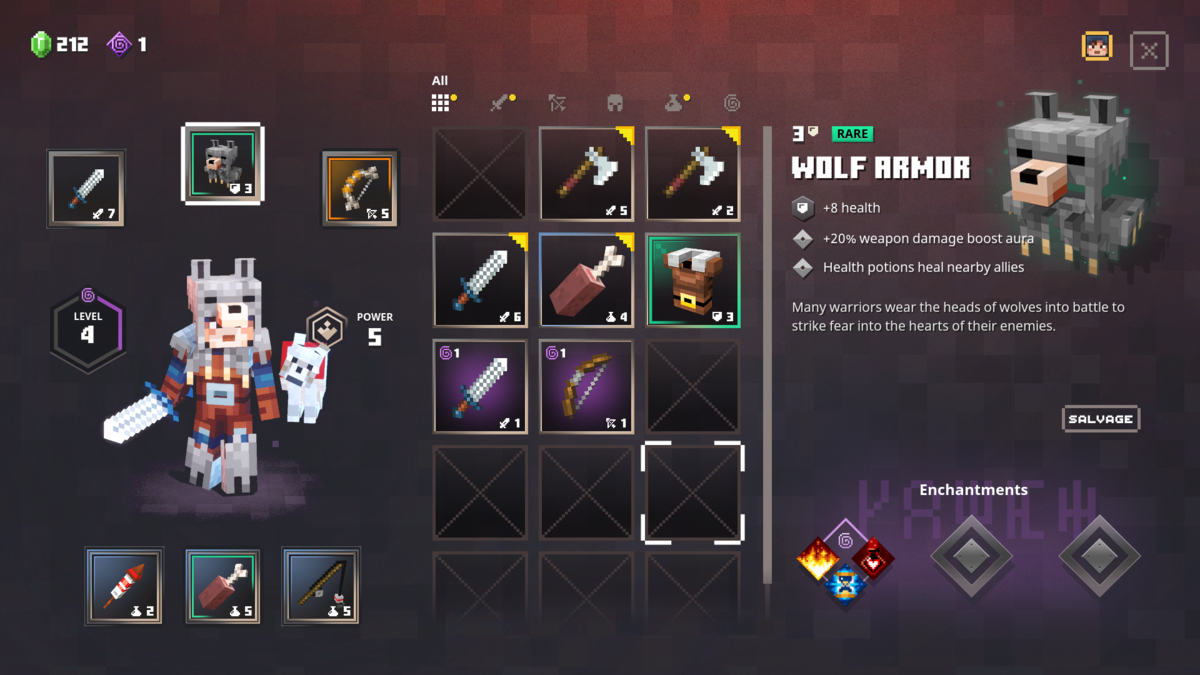Screen dimensions: 1200x675
Task: Select the firework arrow artifact slot
Action: (124, 586)
